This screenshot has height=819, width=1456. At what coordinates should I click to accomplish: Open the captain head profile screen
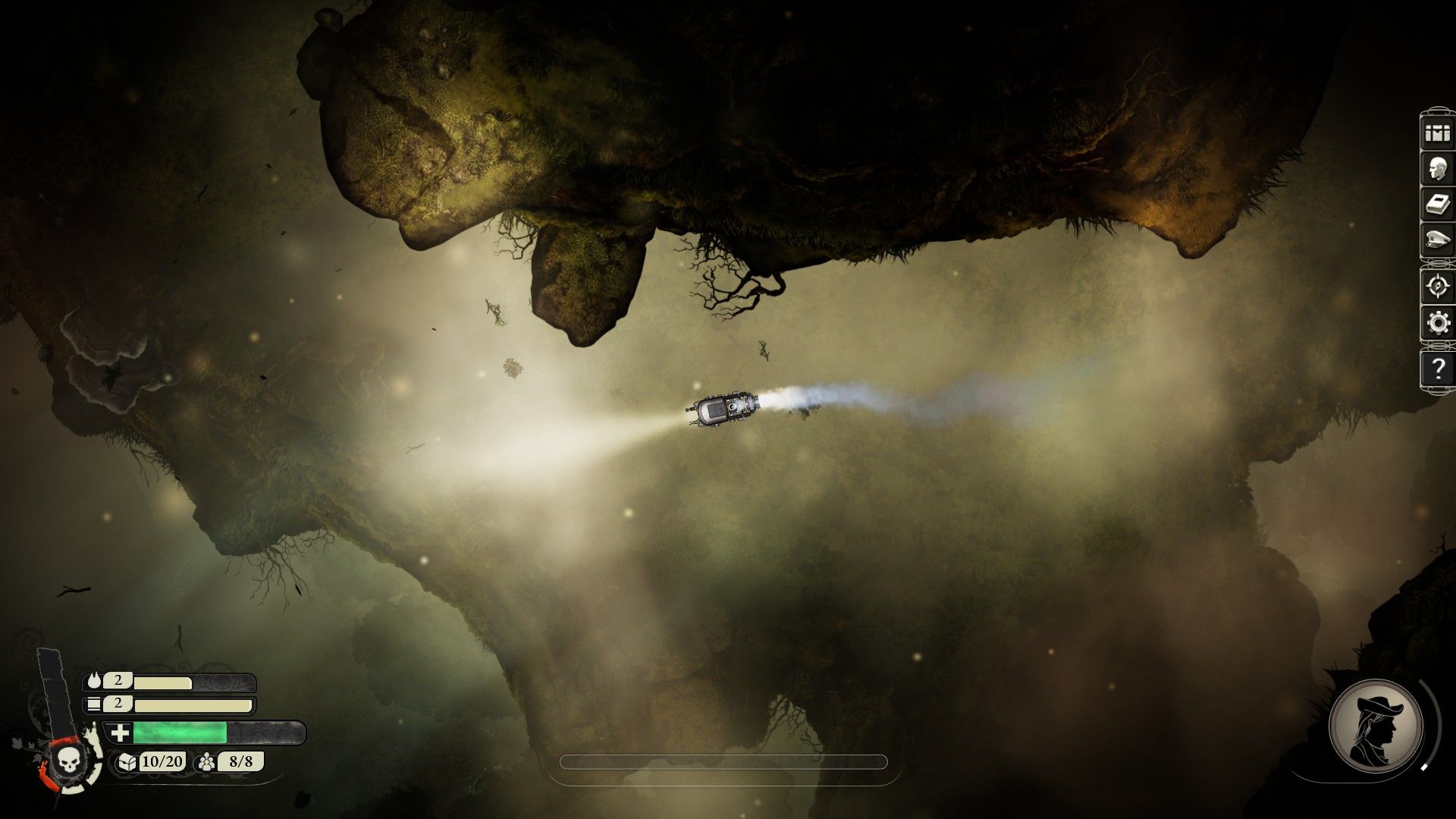tap(1437, 168)
